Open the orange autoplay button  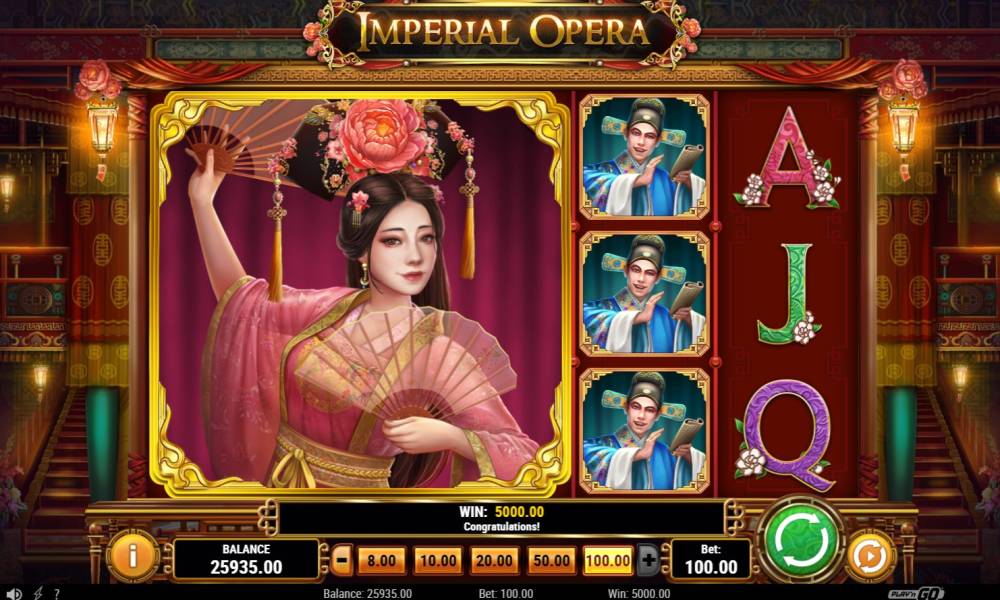point(869,555)
